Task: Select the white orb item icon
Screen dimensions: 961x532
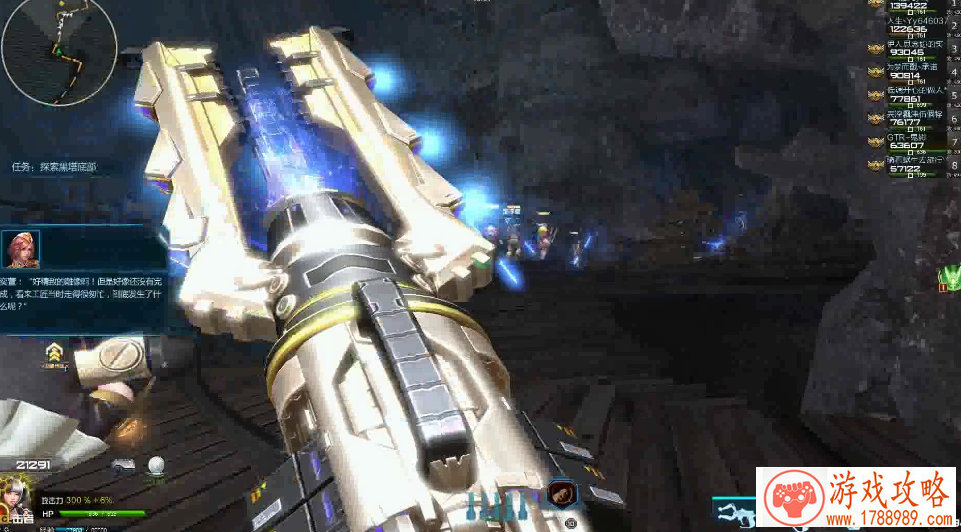Action: pos(156,465)
